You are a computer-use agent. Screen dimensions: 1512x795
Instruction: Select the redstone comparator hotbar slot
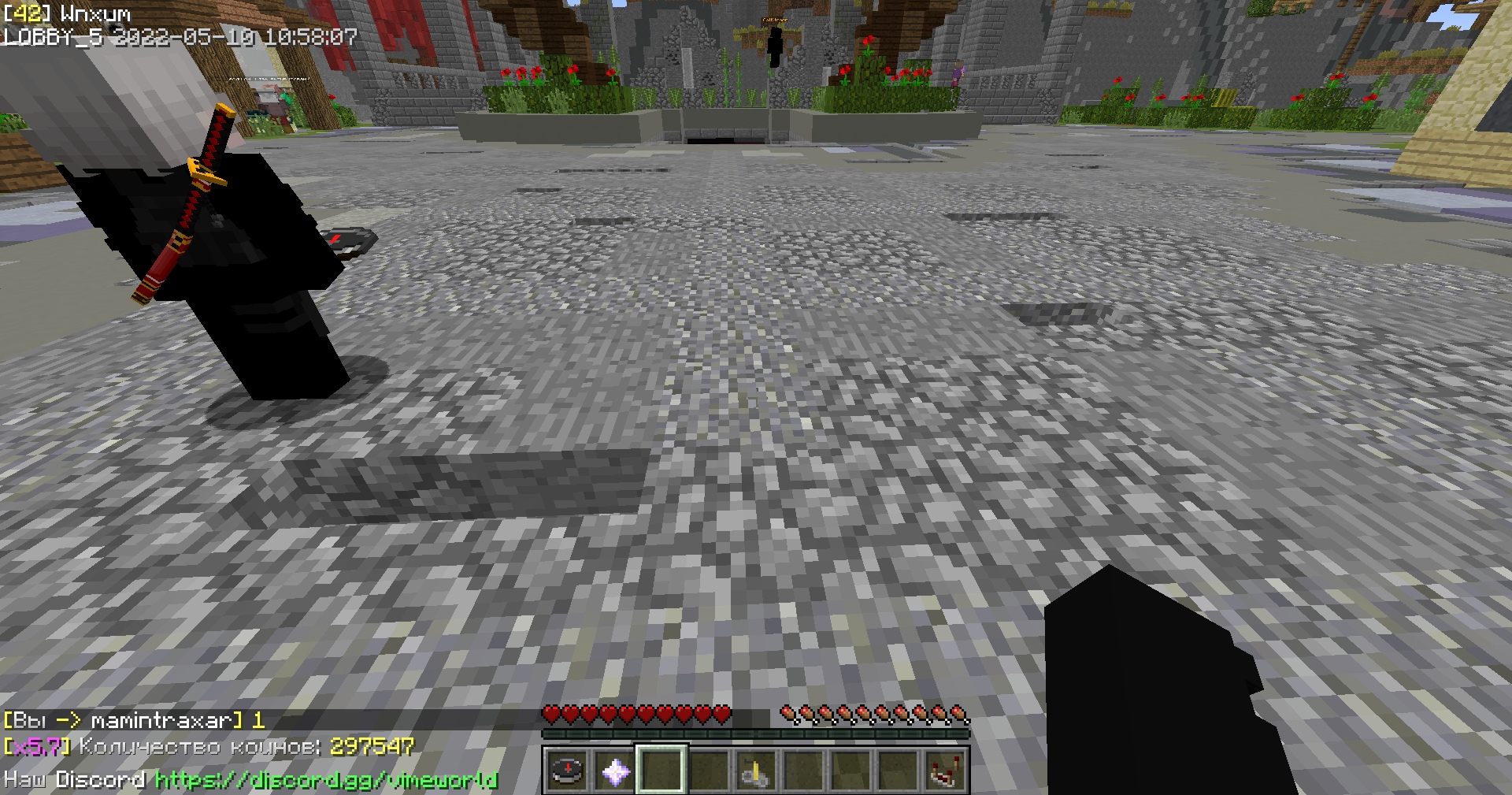click(x=945, y=771)
